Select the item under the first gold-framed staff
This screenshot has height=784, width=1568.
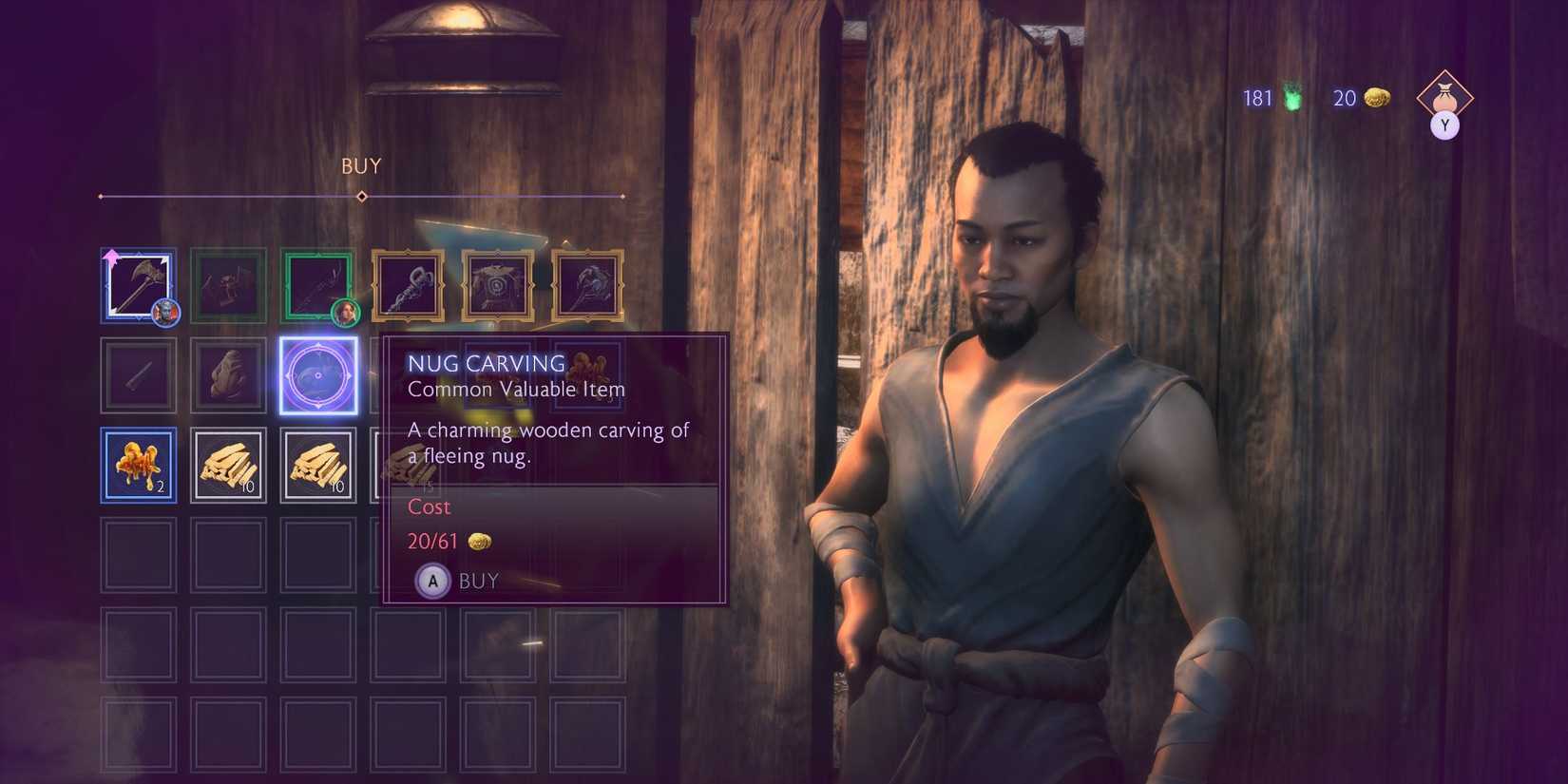(408, 373)
